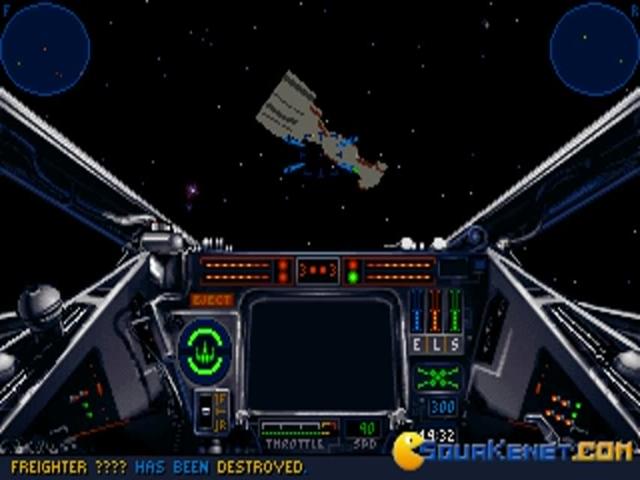Click the torpedo counter display
Screen dimensions: 640x480
(x=318, y=270)
